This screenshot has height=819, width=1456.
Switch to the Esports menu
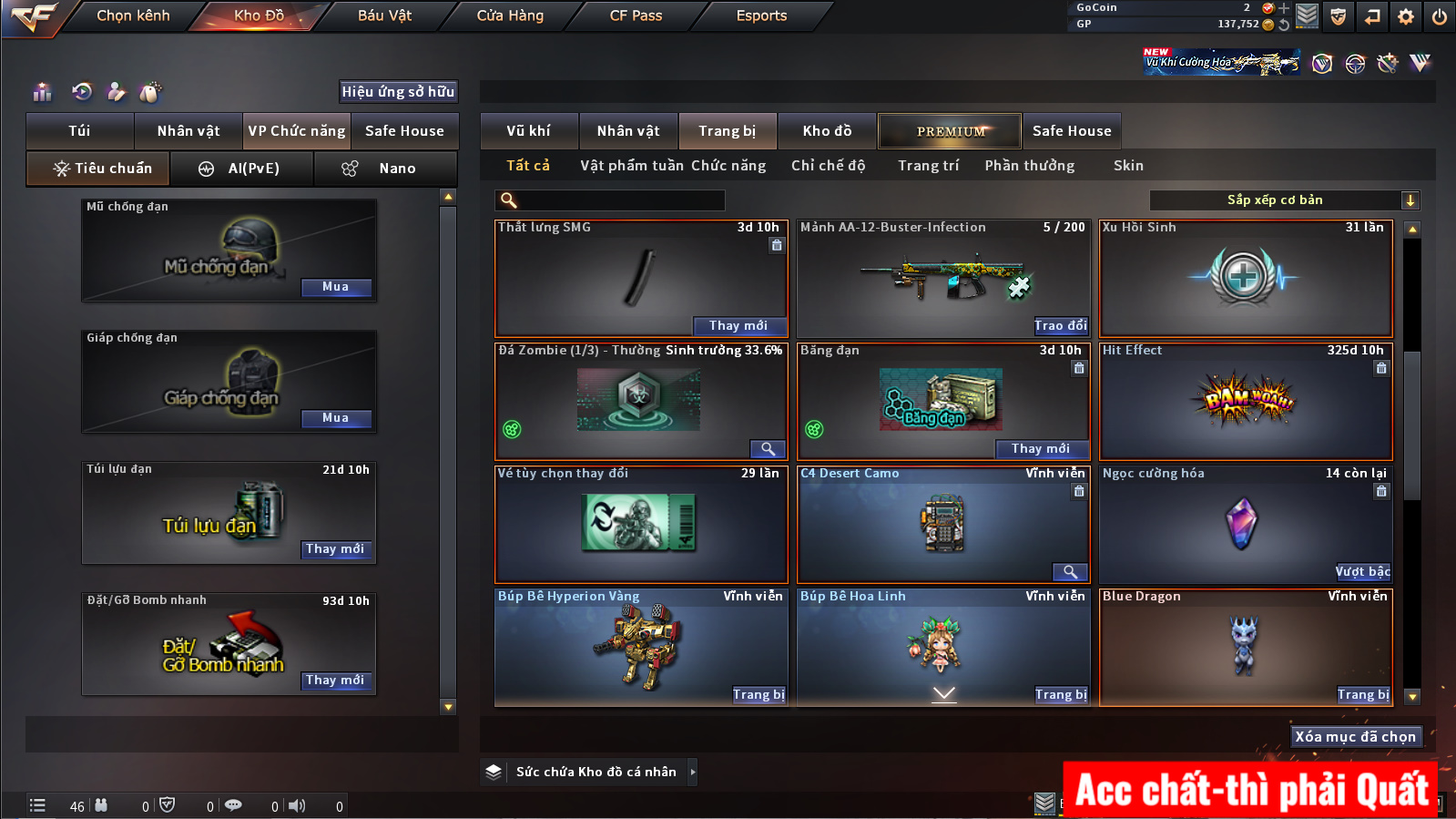point(761,15)
